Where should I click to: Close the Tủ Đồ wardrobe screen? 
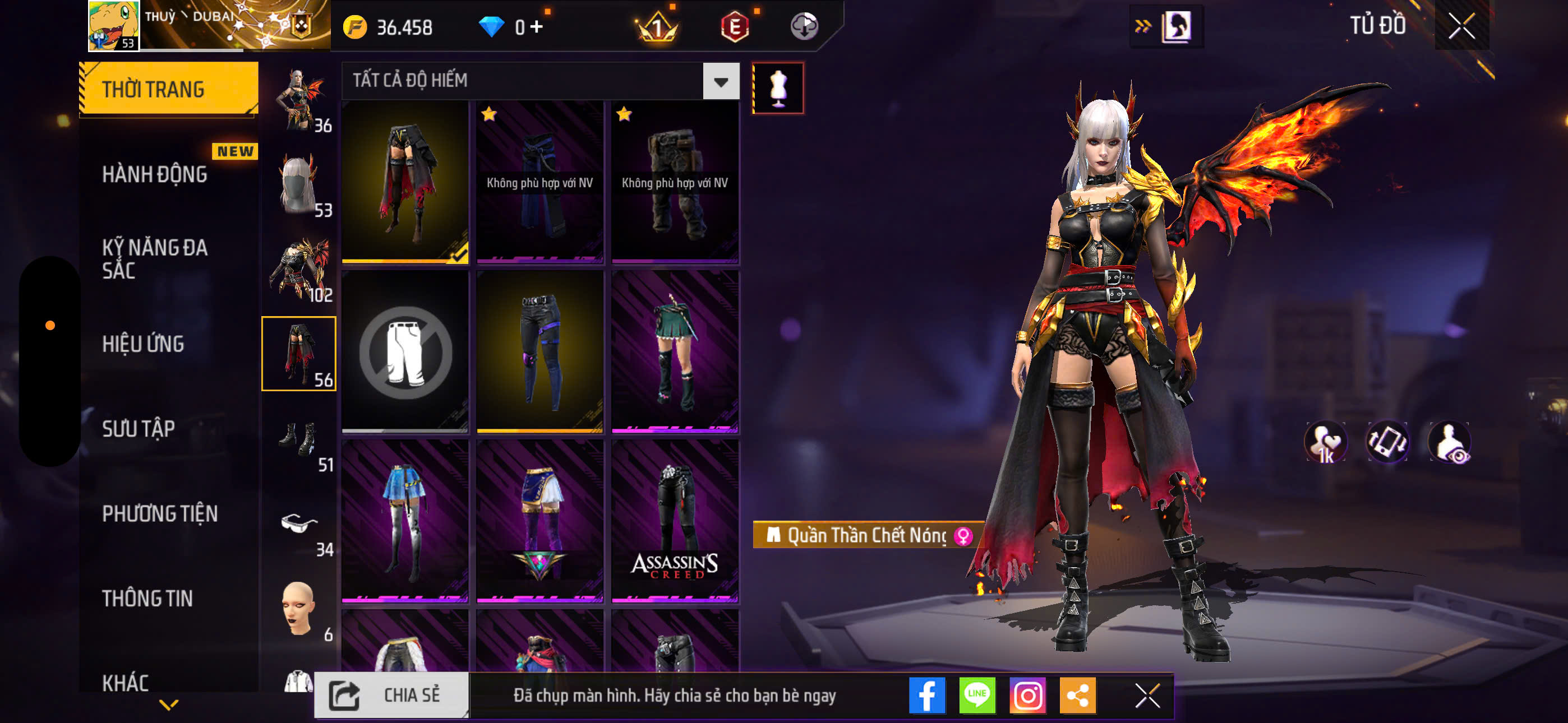[1461, 26]
